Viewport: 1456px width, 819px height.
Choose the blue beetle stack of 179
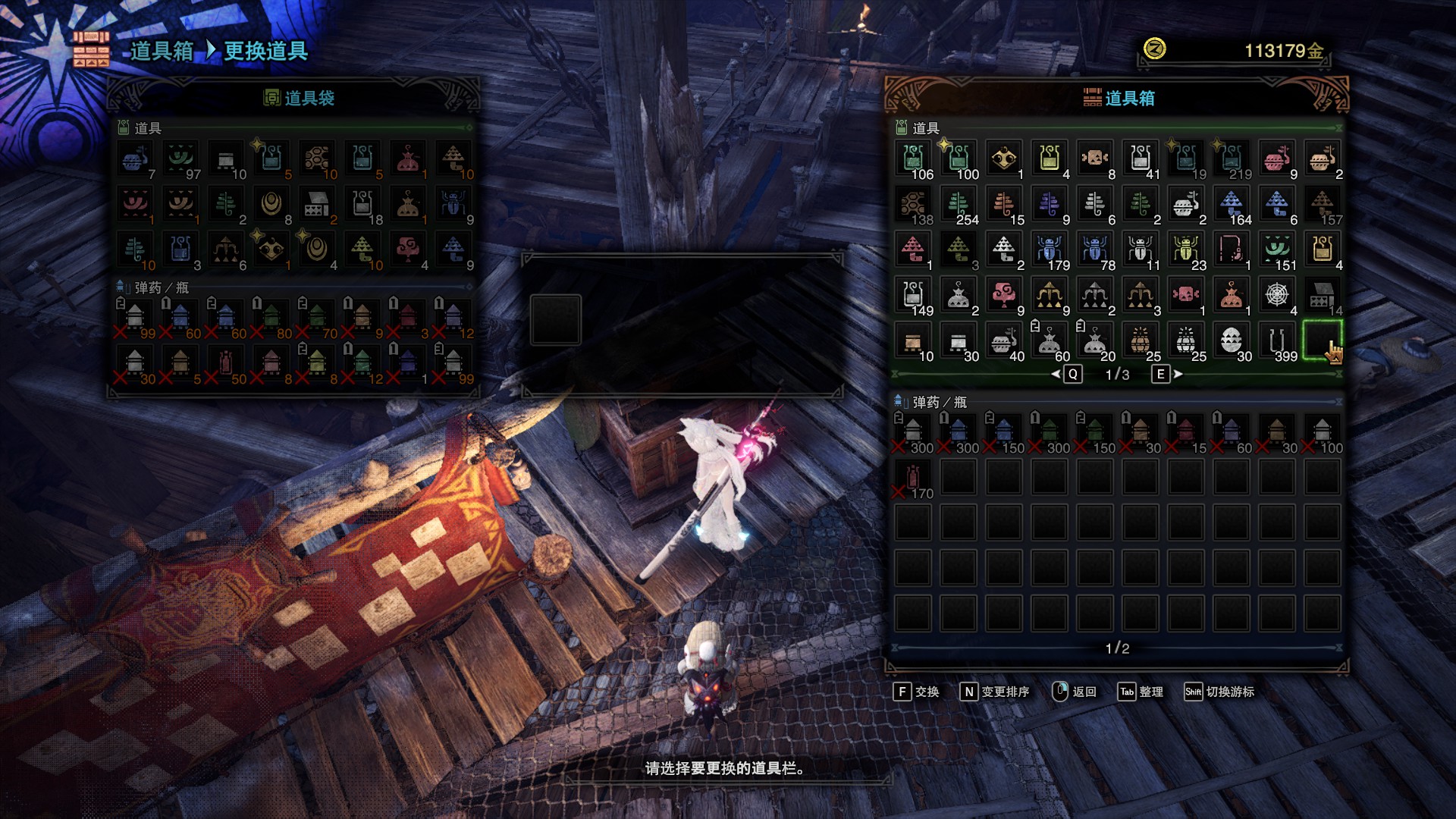(1050, 251)
